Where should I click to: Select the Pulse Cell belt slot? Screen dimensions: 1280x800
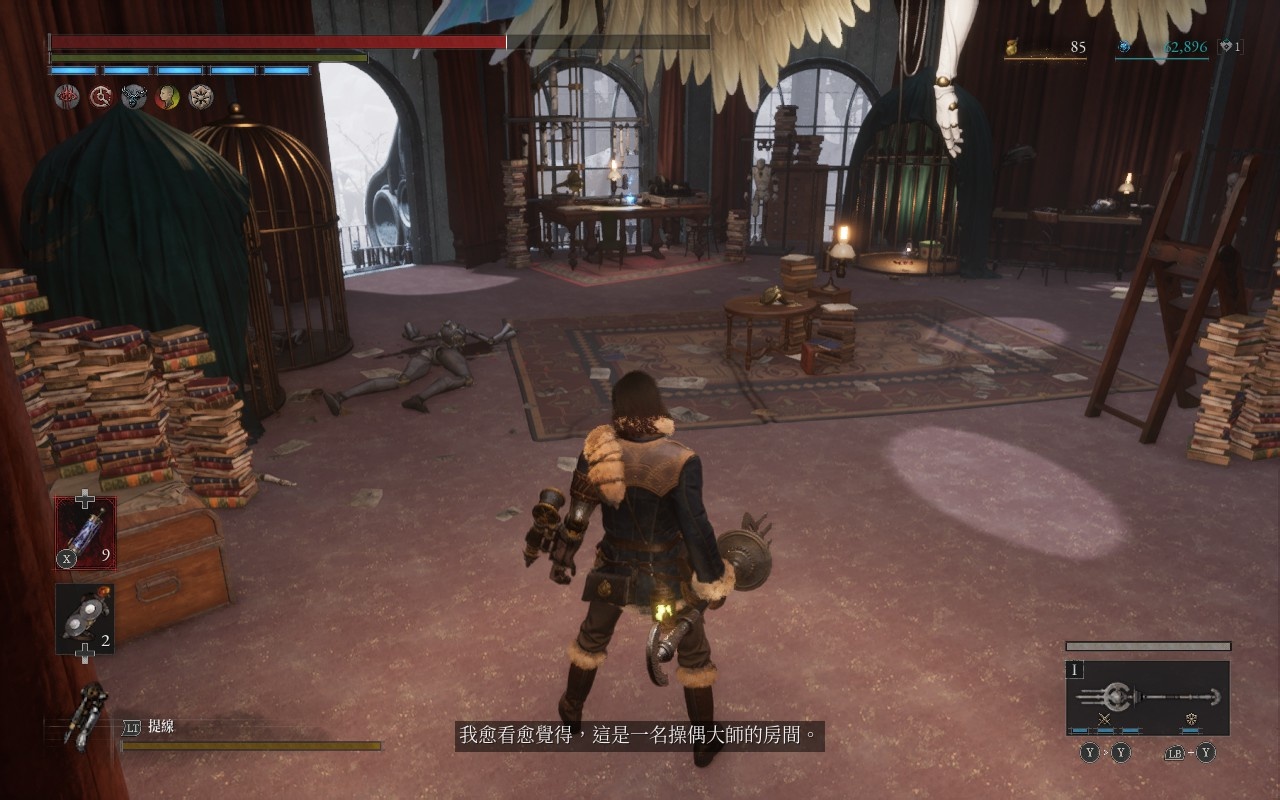click(85, 532)
